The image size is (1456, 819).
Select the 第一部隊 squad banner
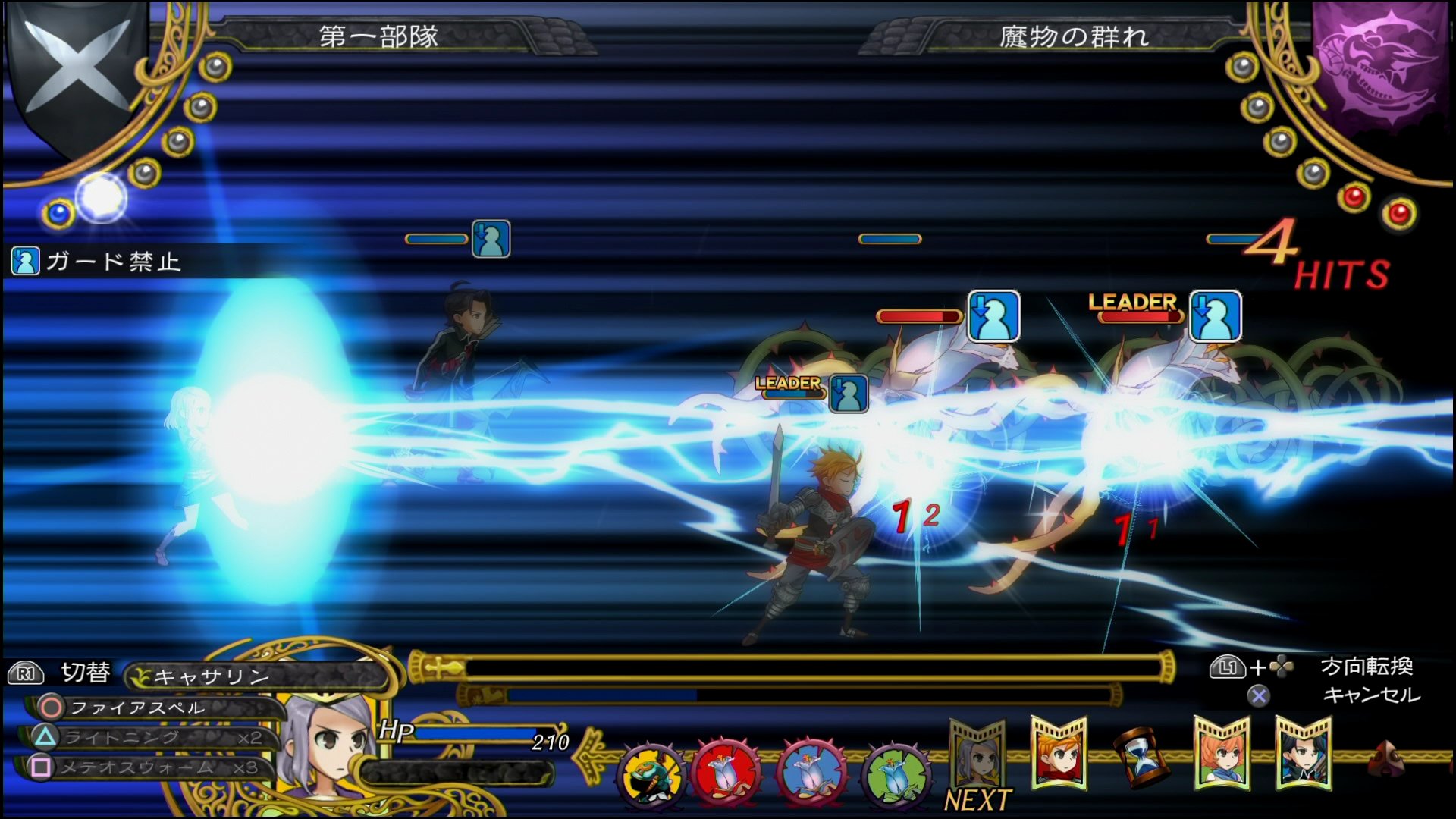coord(379,36)
